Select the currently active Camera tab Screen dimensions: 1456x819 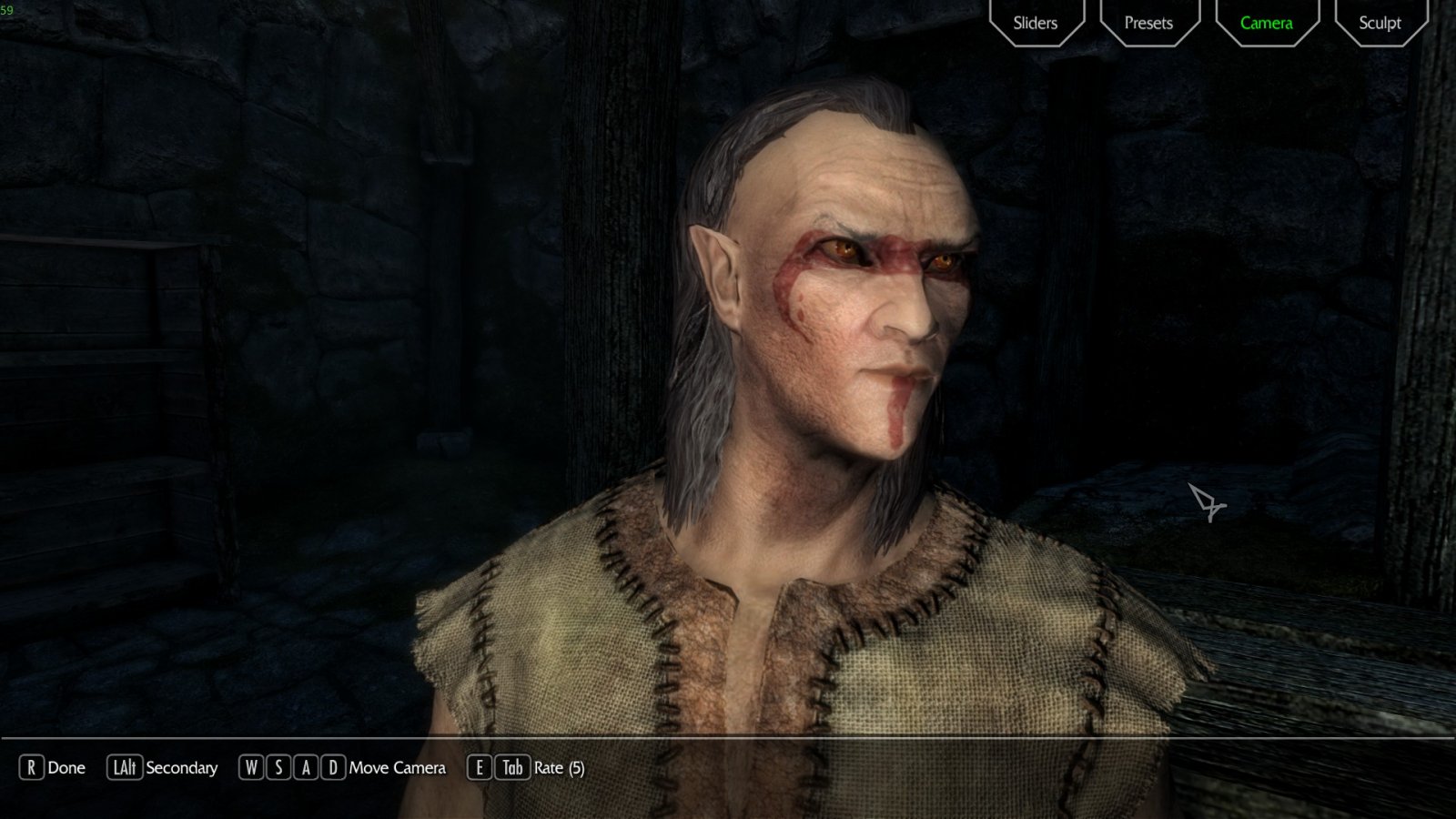click(1265, 23)
